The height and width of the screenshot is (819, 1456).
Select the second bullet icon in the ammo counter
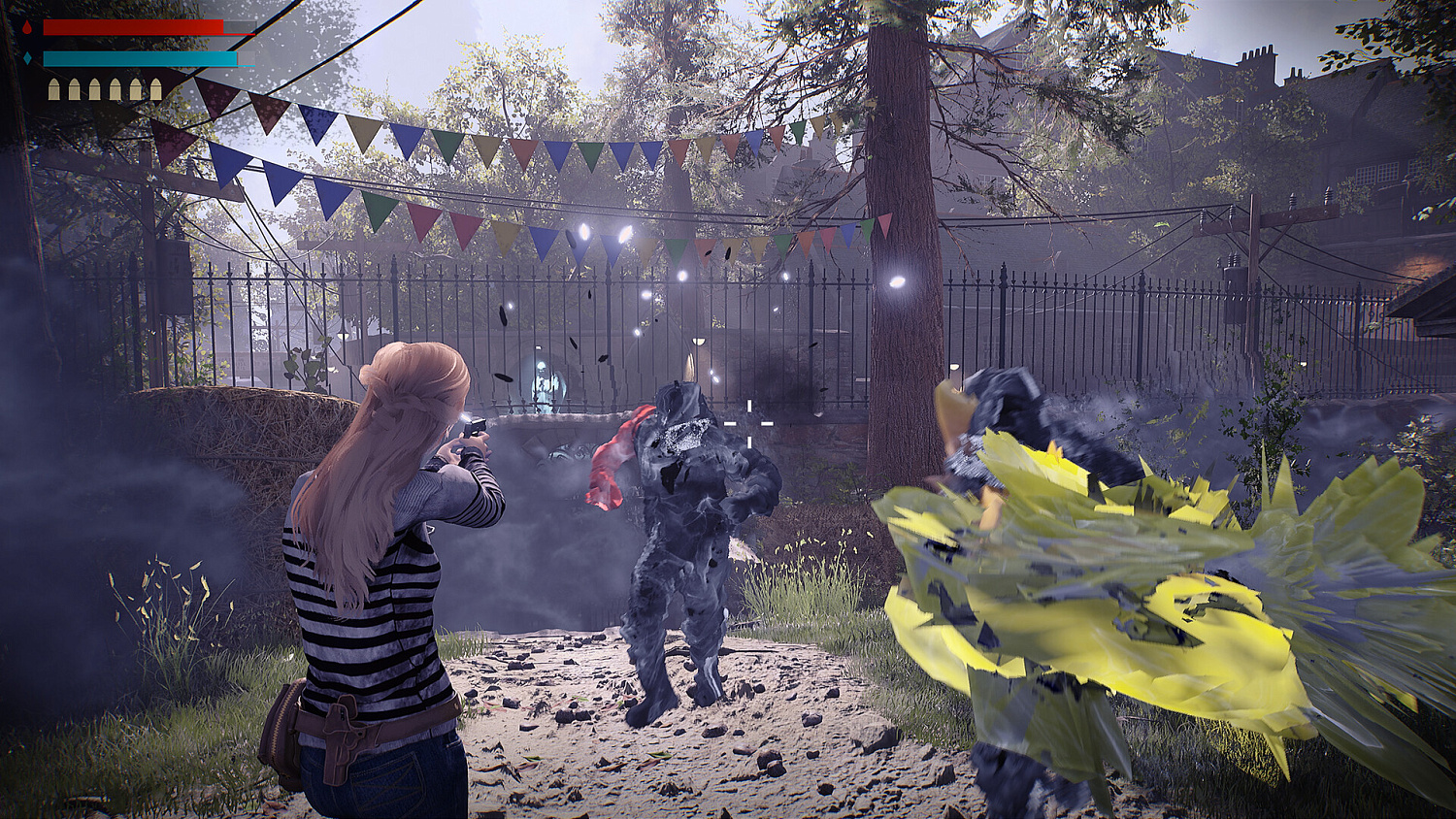coord(75,88)
